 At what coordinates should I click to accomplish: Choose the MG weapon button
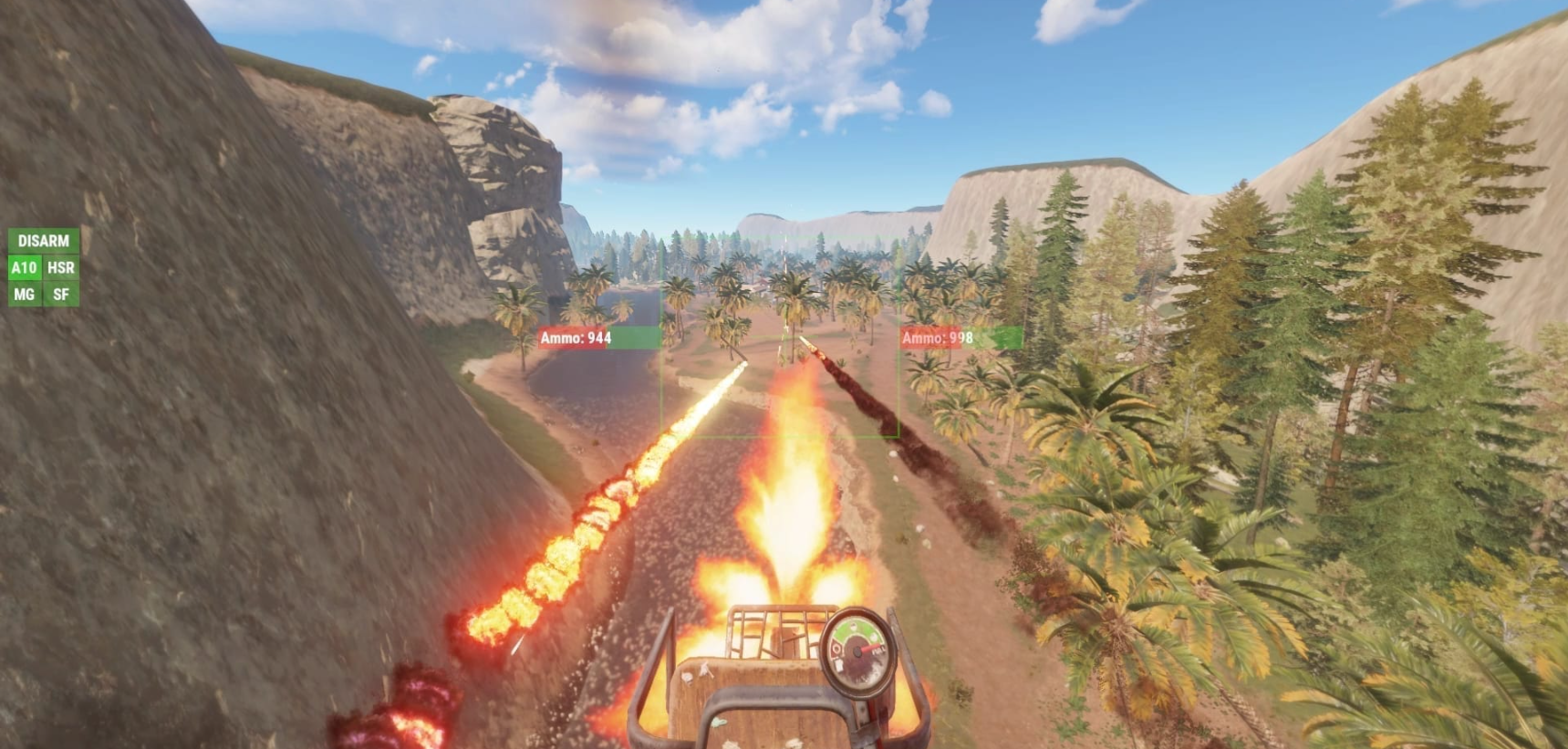24,294
